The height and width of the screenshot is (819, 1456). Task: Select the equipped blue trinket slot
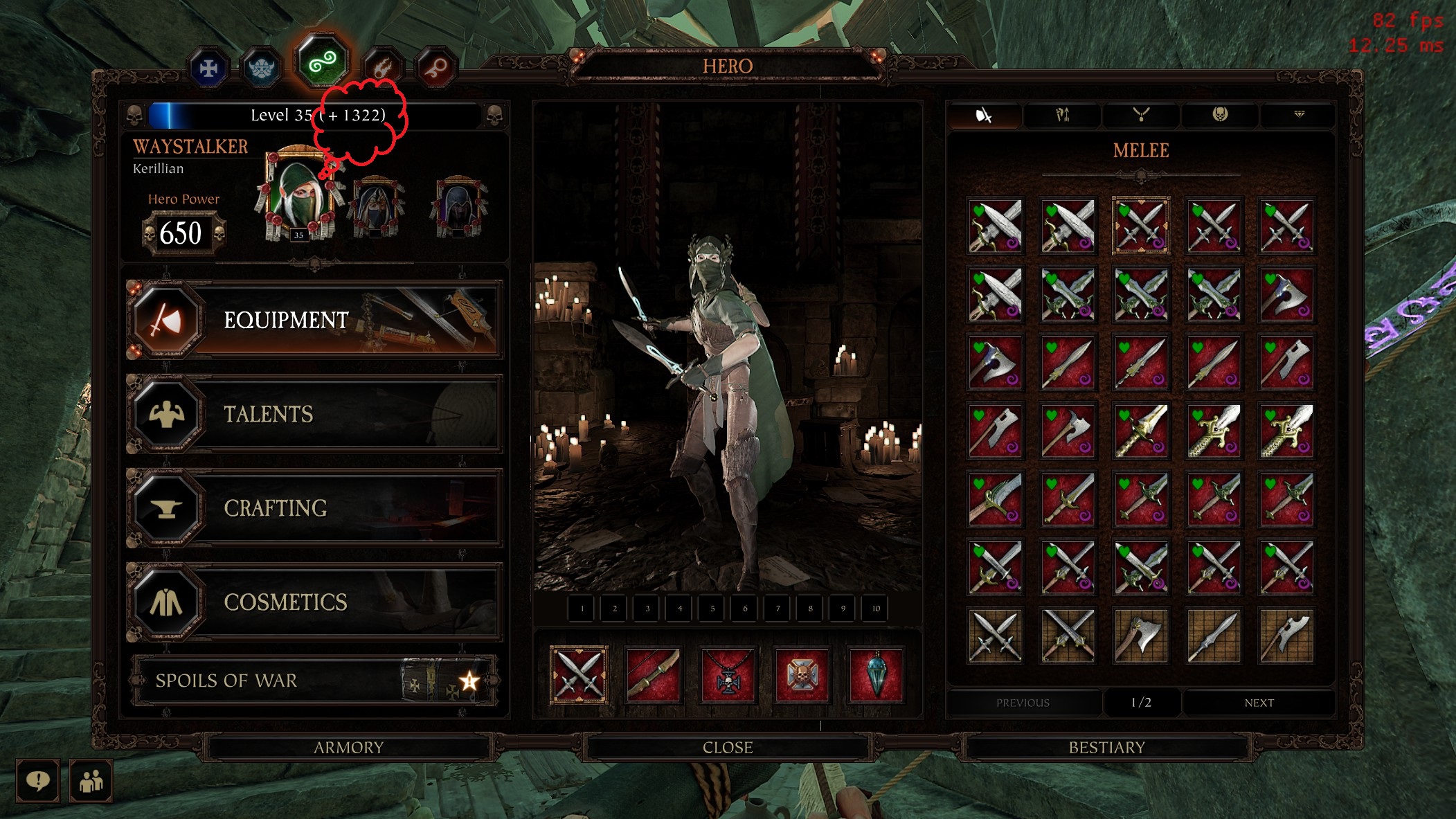(x=877, y=675)
